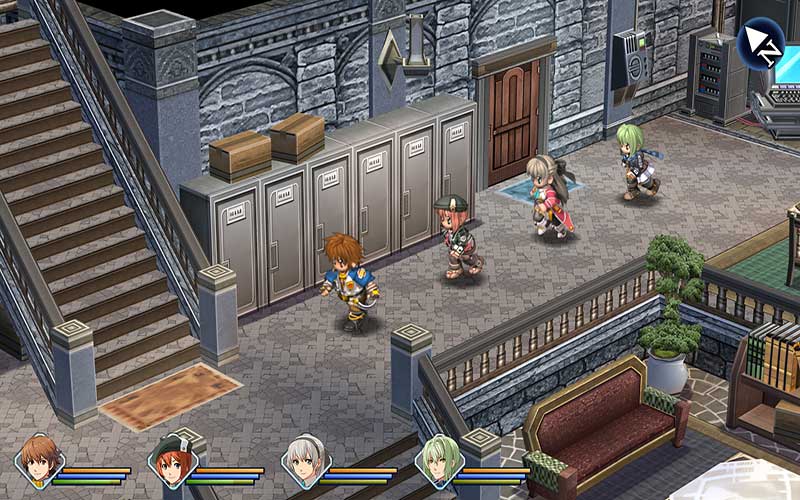Select the silver-haired party member portrait
The image size is (800, 500).
coord(306,461)
